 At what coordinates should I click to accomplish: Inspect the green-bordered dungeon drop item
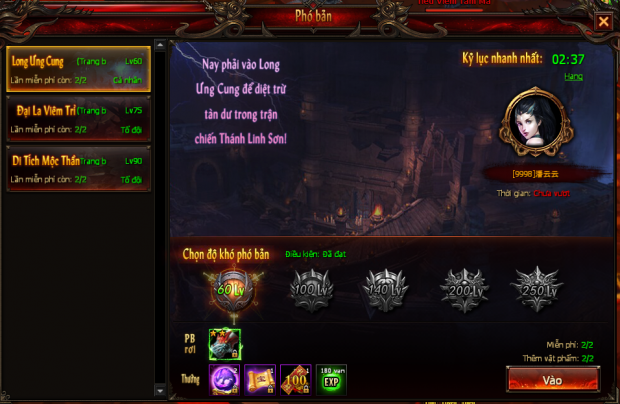[x=225, y=344]
